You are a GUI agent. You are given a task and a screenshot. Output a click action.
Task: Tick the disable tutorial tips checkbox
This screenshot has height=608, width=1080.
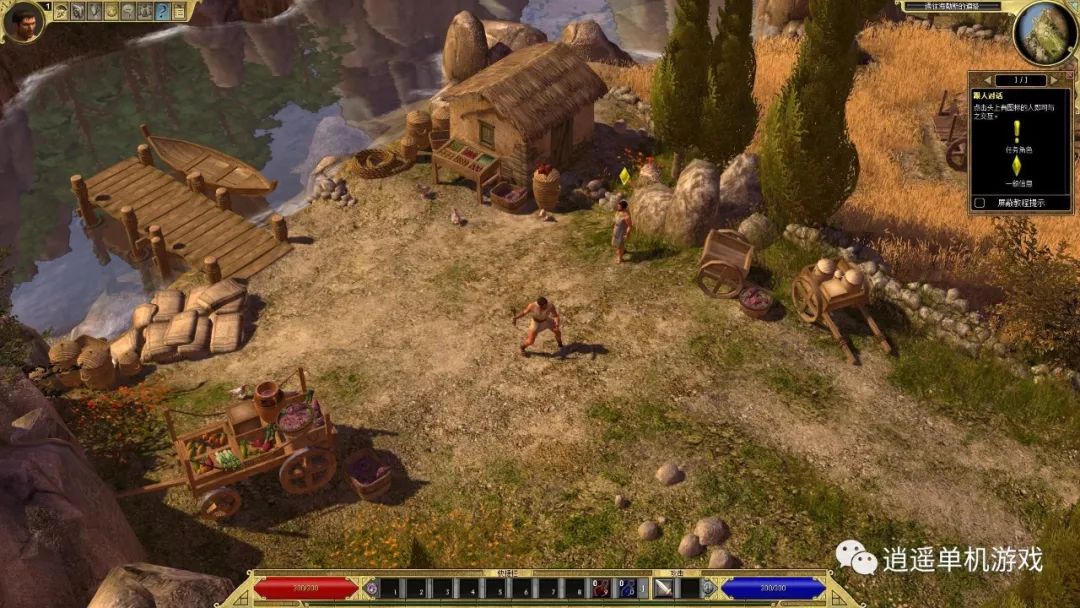[979, 203]
